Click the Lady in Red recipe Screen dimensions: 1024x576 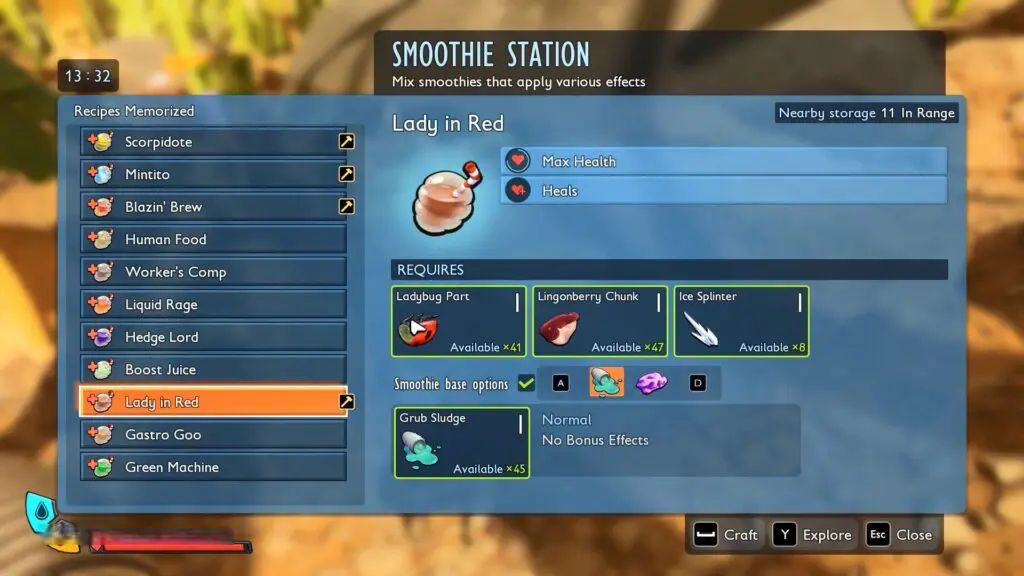pyautogui.click(x=213, y=402)
